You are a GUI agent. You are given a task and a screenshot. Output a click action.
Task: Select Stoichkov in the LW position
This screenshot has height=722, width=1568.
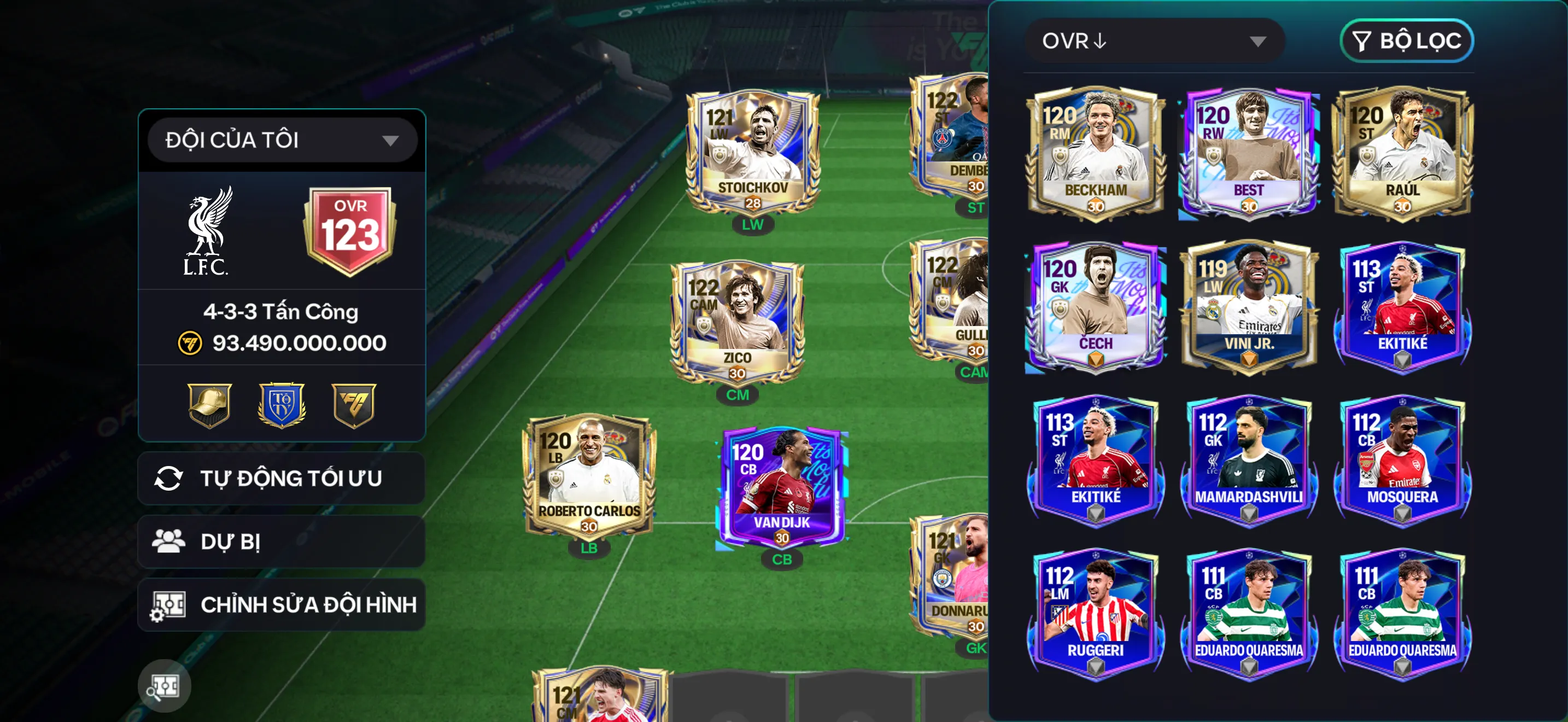(752, 153)
